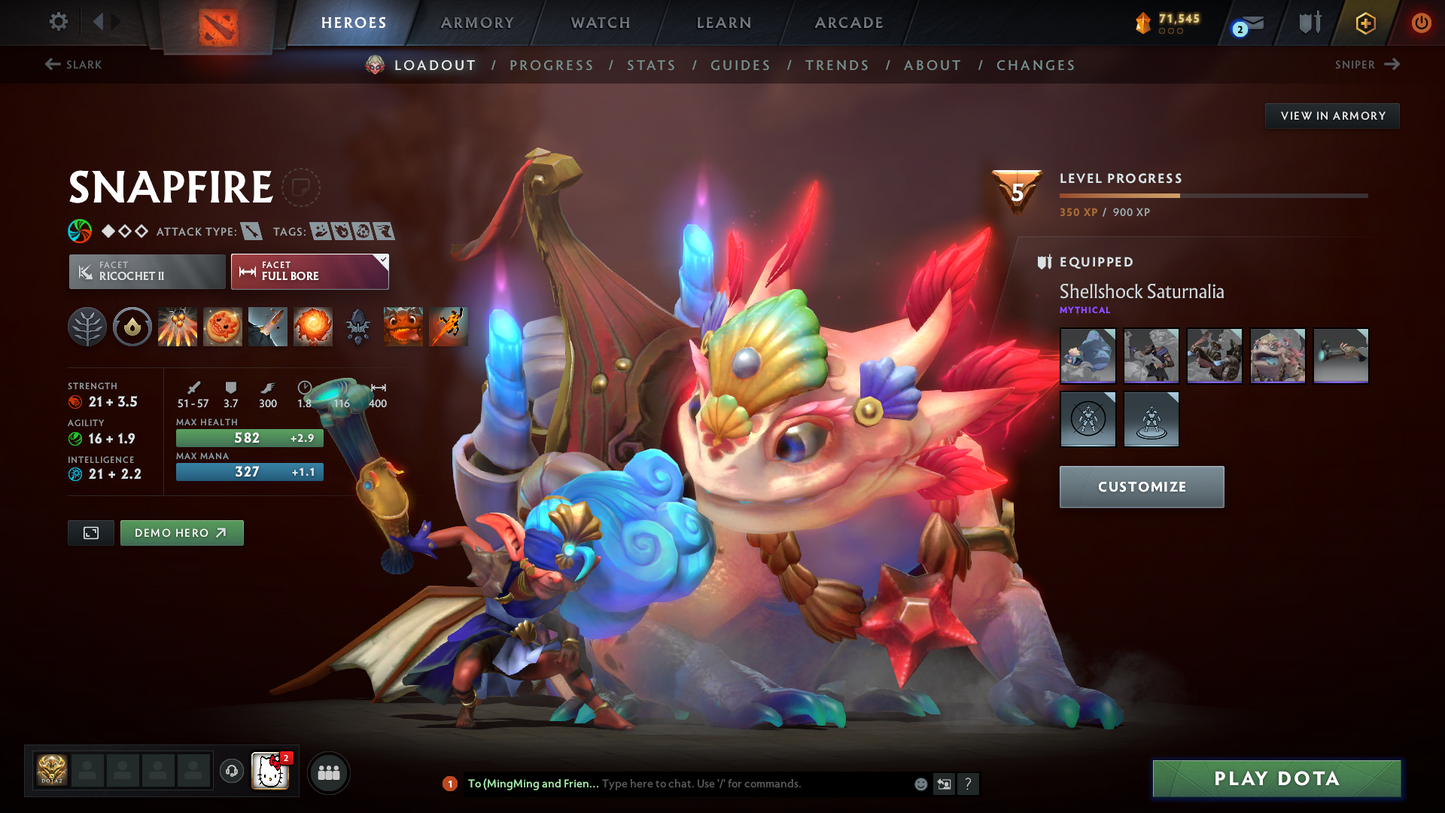The height and width of the screenshot is (813, 1445).
Task: Open the party finder group icon
Action: pyautogui.click(x=328, y=772)
